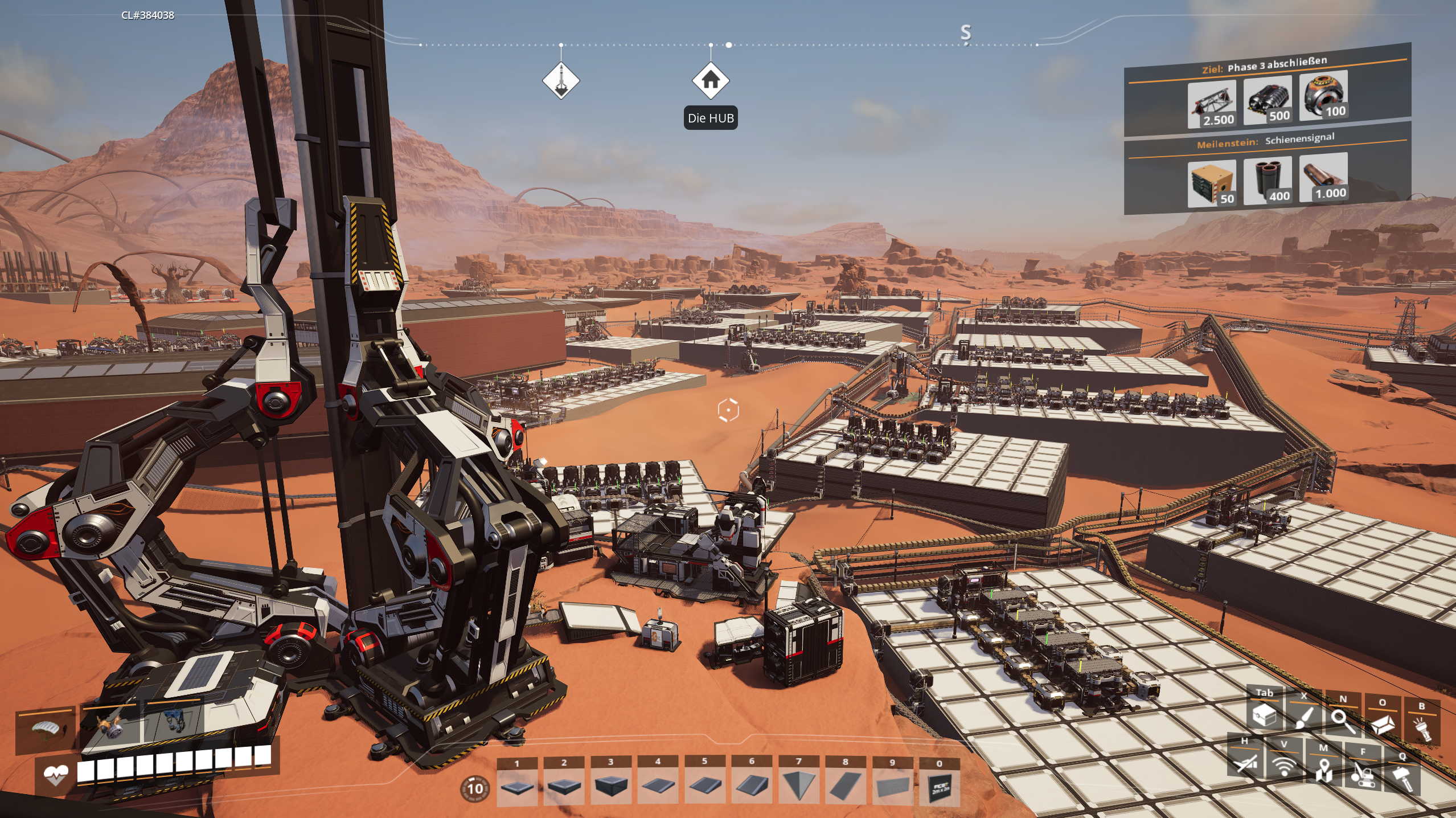Screen dimensions: 1456x818
Task: Select the parachute equipment slot
Action: point(46,729)
